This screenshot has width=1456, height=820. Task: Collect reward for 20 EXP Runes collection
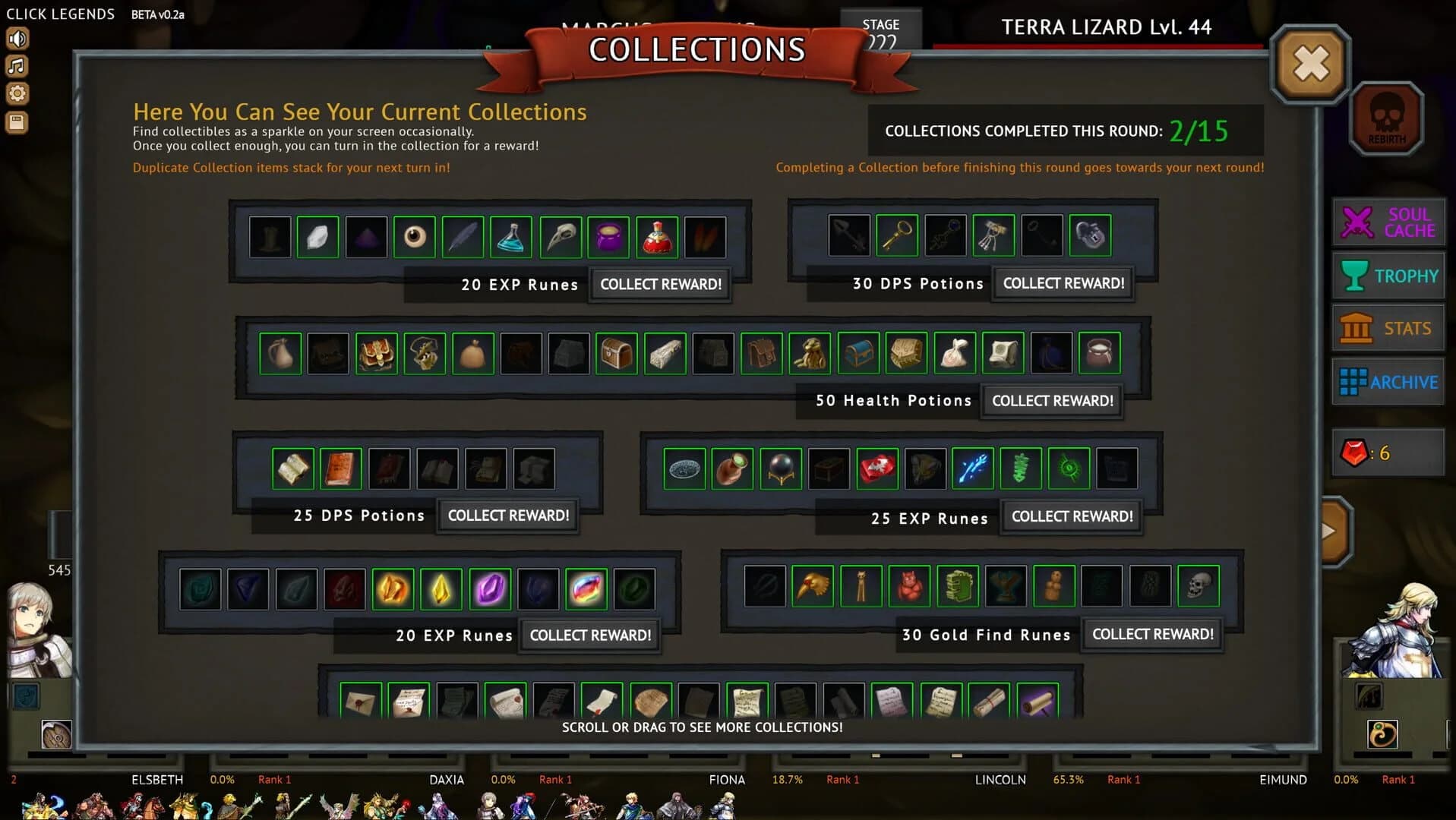(660, 284)
